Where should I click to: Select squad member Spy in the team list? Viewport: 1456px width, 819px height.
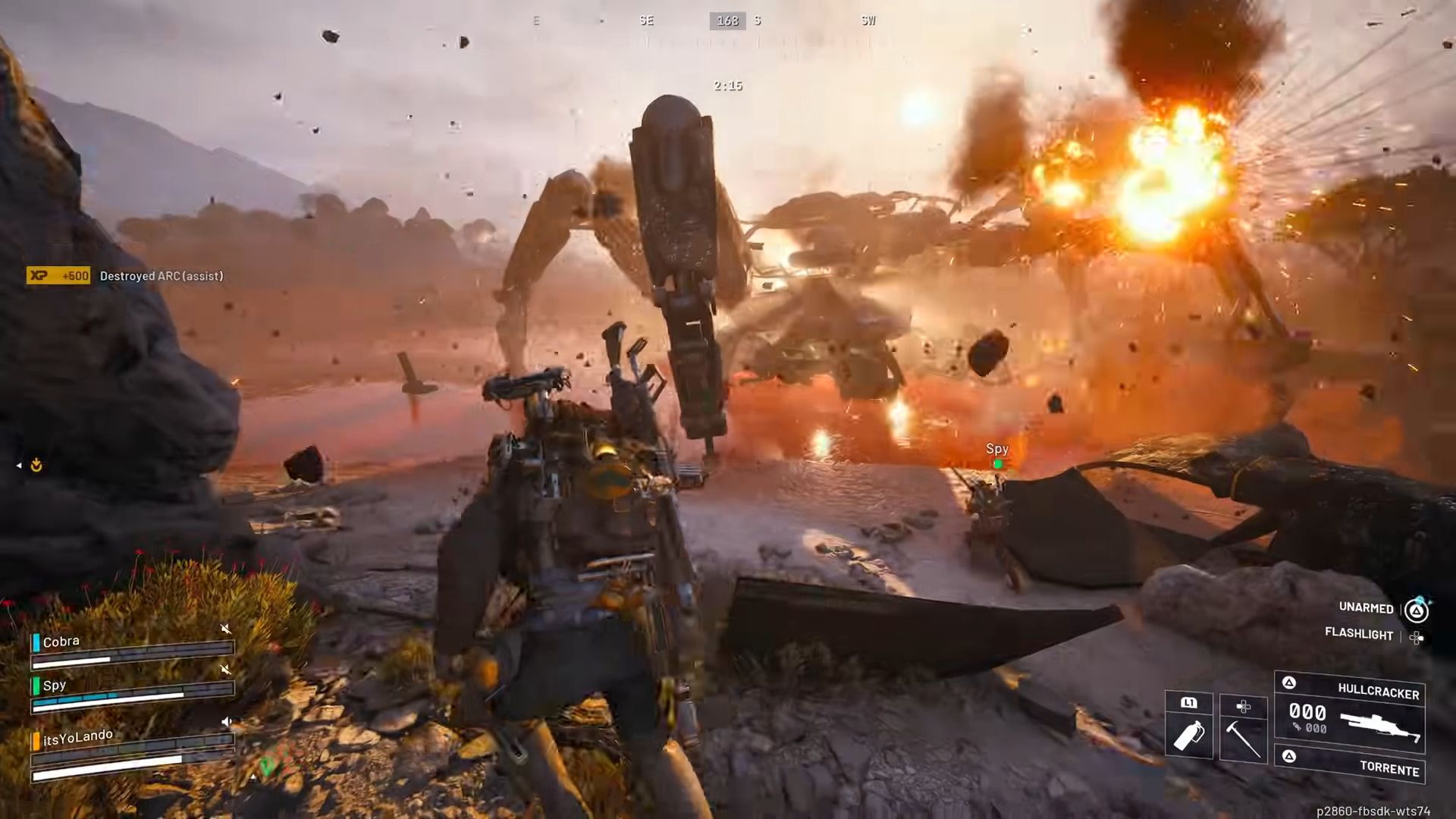point(55,685)
